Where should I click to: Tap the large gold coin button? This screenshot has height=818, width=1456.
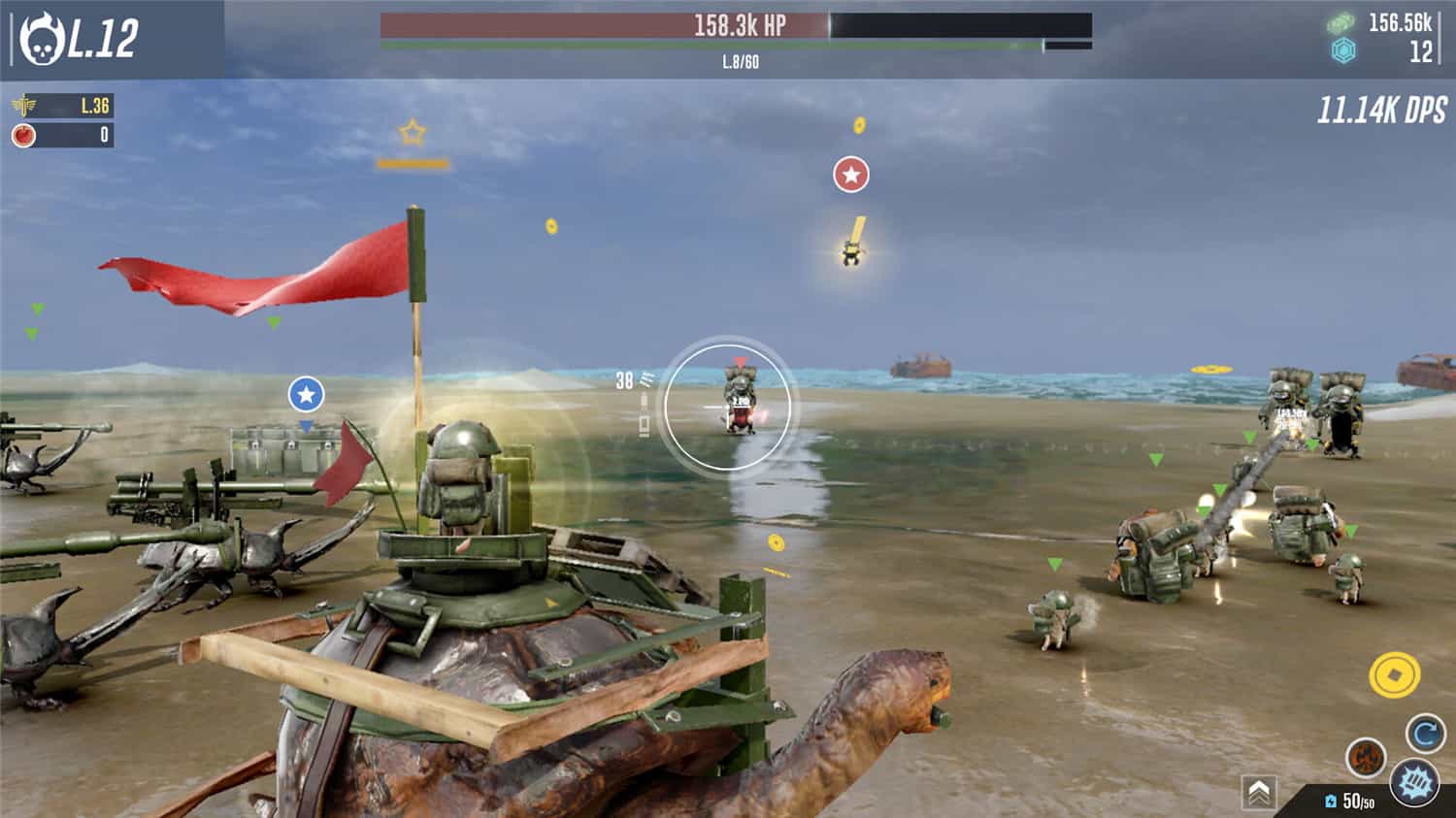point(1394,674)
